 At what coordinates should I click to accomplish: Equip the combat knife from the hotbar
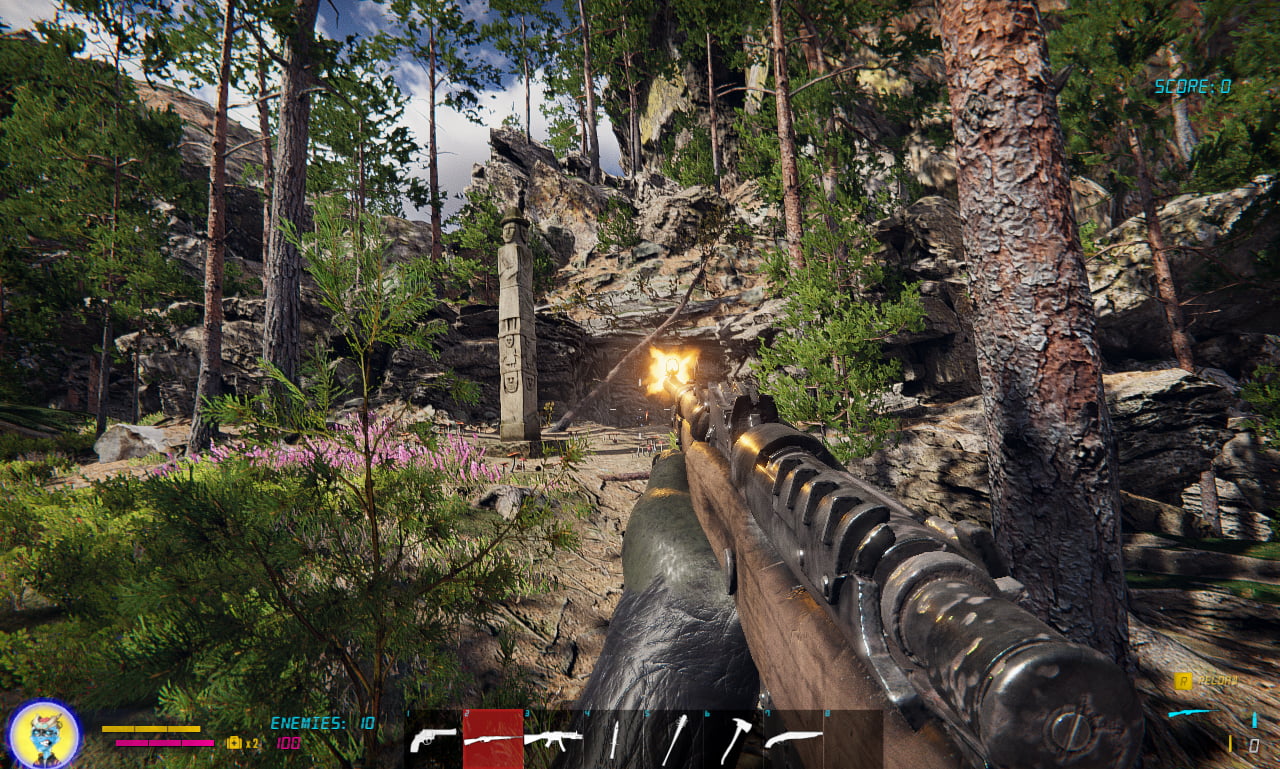tap(614, 740)
